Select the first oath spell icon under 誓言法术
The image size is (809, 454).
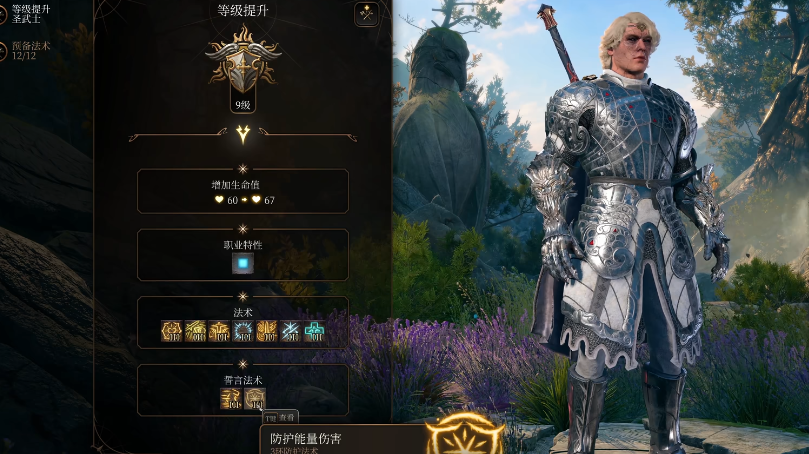[x=231, y=398]
